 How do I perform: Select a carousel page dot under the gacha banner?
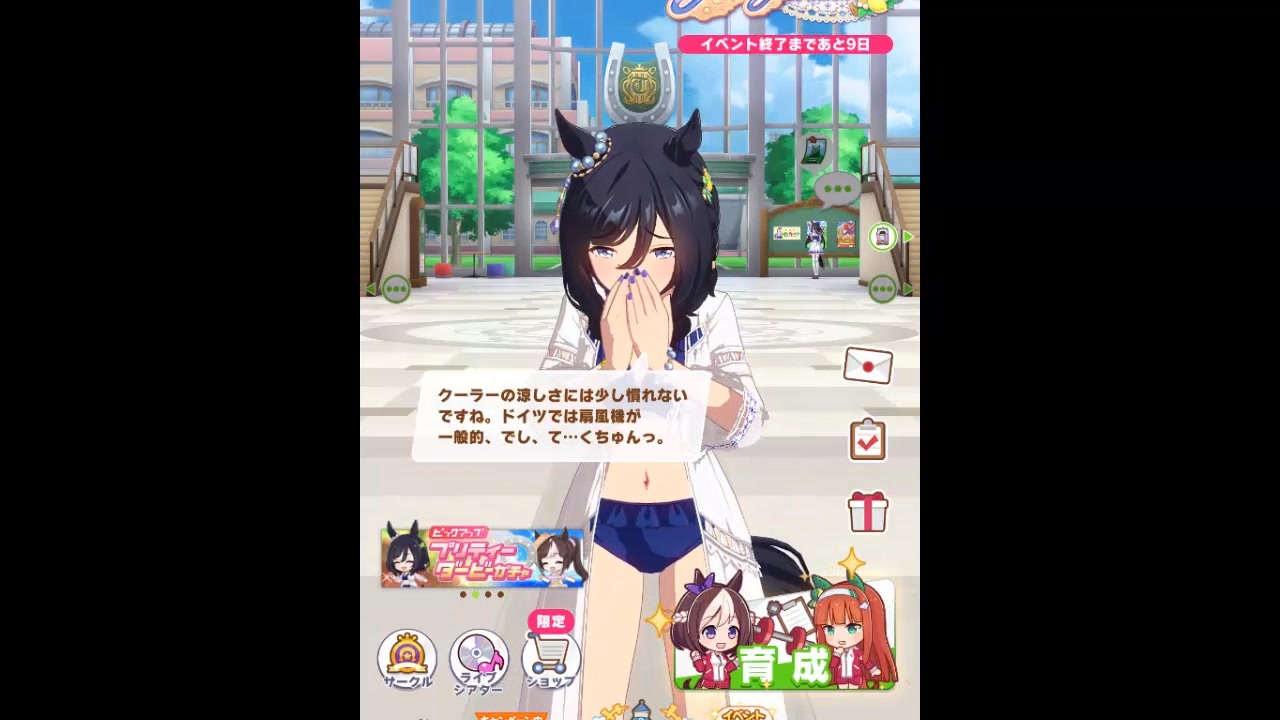pyautogui.click(x=477, y=594)
